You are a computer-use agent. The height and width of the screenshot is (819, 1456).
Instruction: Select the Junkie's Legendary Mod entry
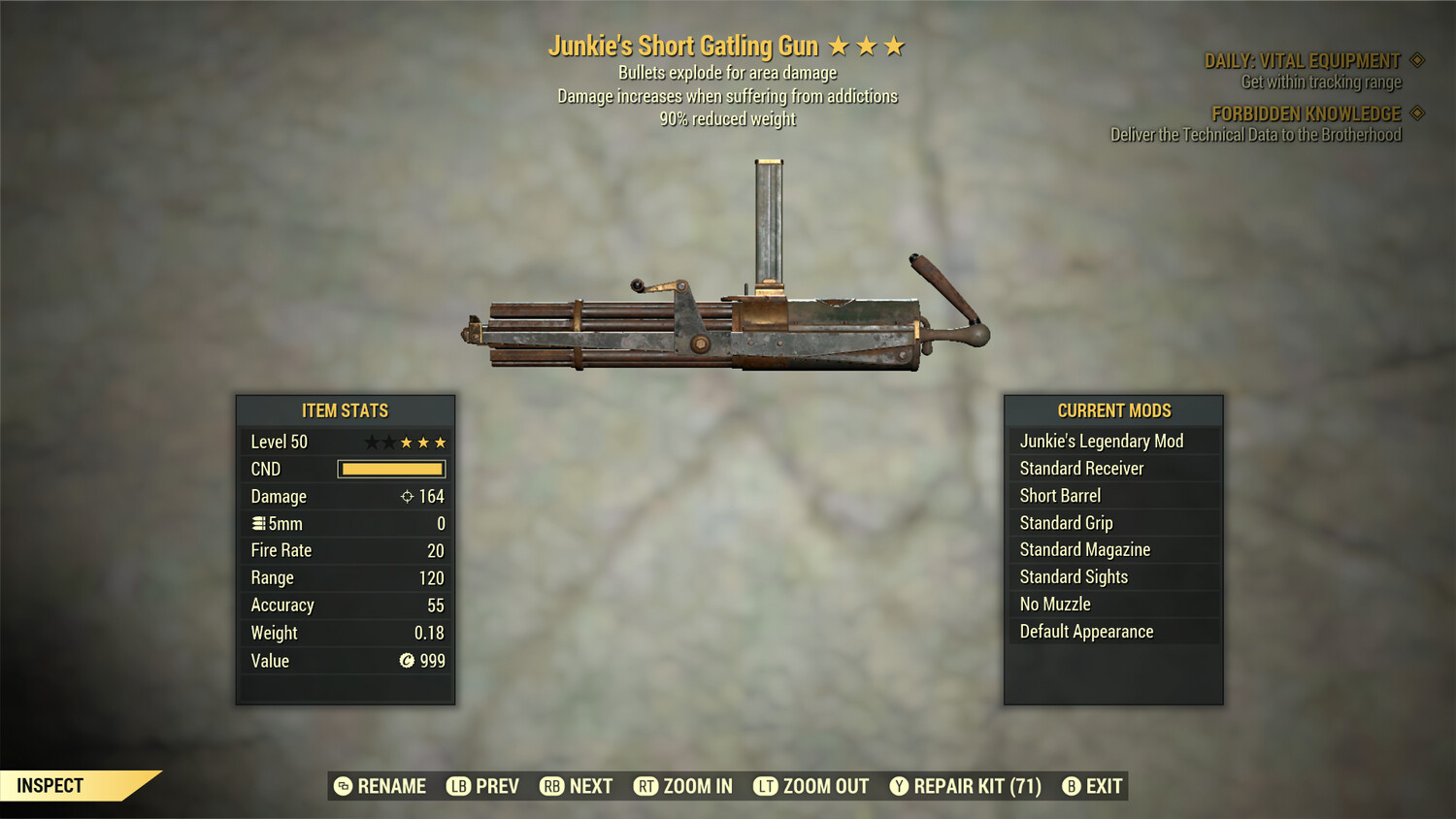pyautogui.click(x=1101, y=441)
